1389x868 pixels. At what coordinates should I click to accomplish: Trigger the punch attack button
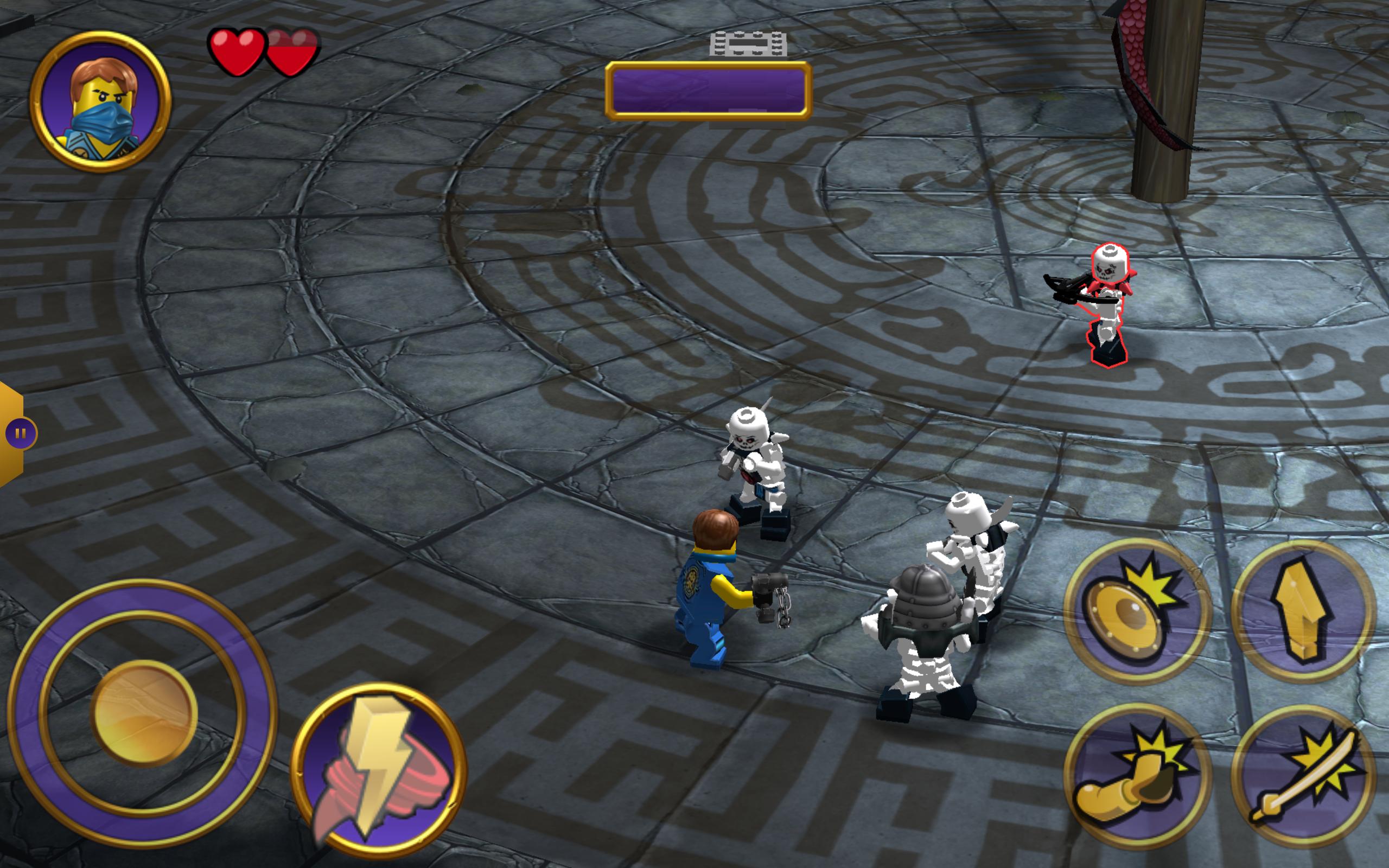[1137, 776]
